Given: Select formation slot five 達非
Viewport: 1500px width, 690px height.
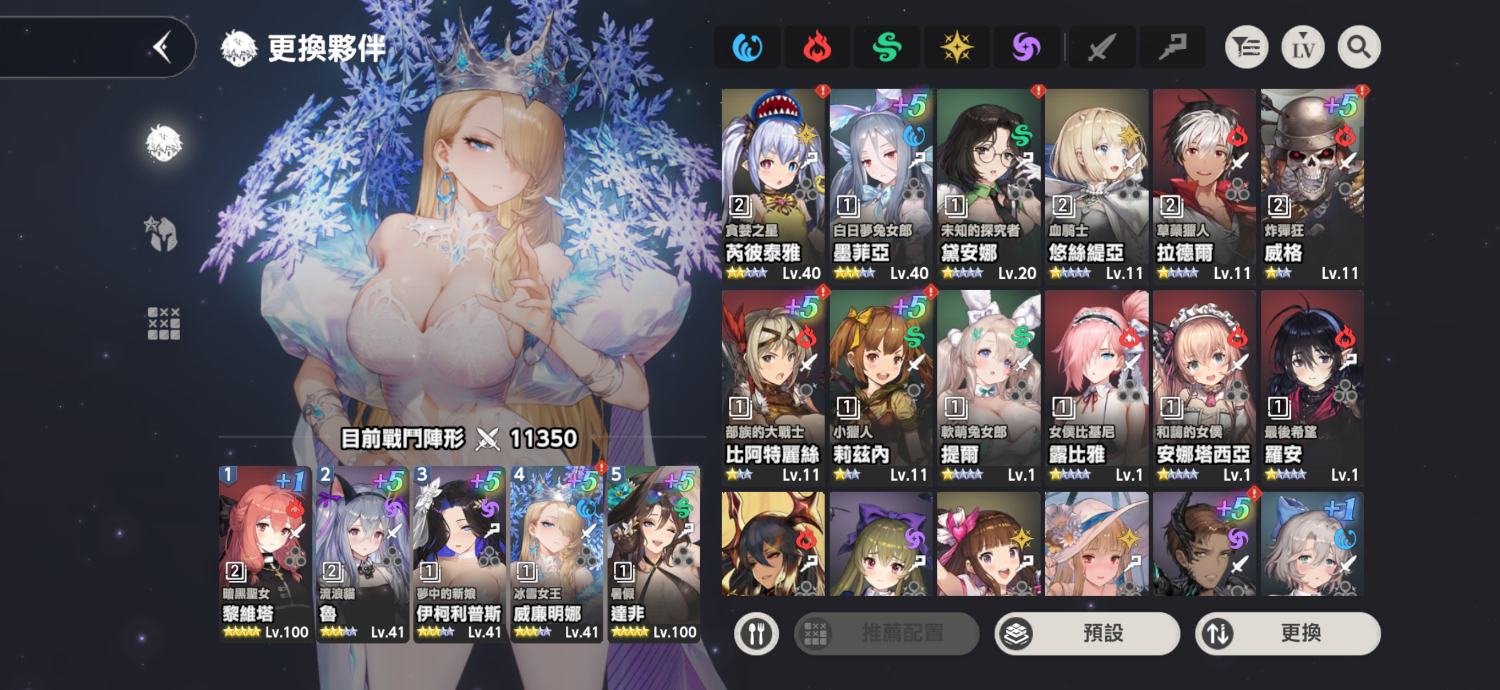Looking at the screenshot, I should point(654,553).
